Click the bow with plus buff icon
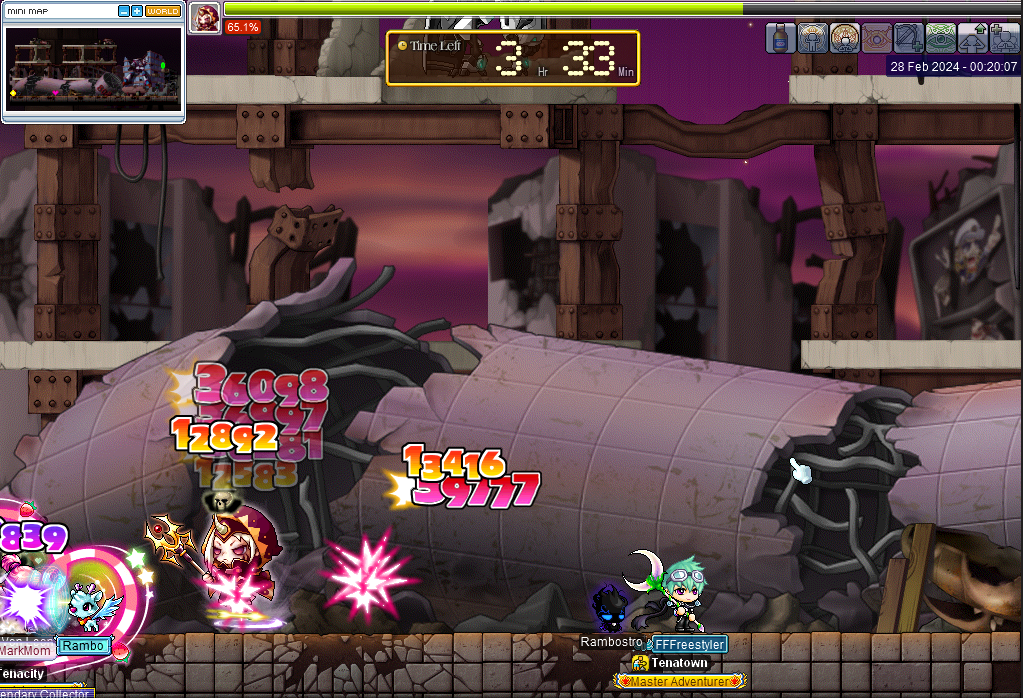Image resolution: width=1023 pixels, height=698 pixels. 908,38
